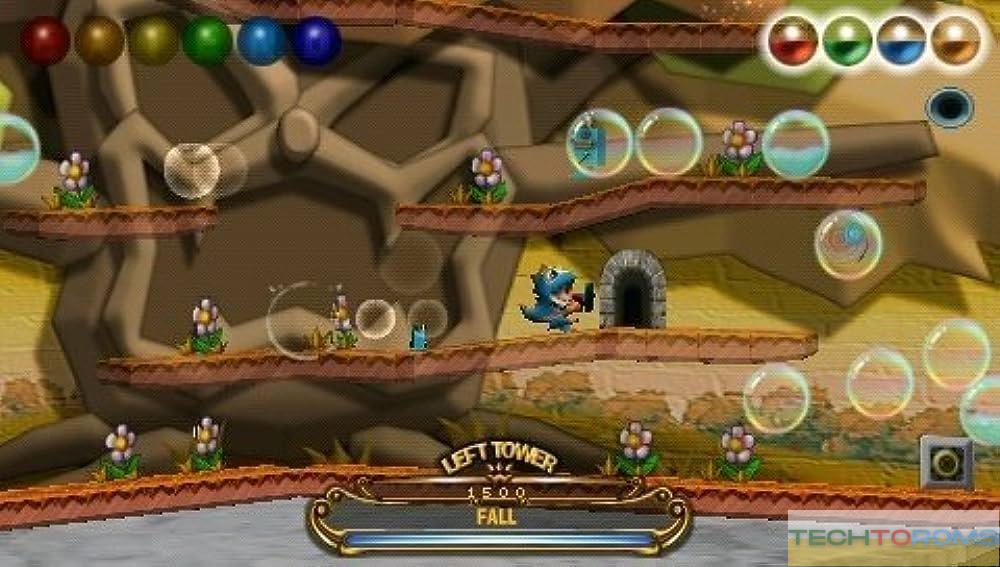
Task: Click the orange orb in the top-left row
Action: (x=99, y=41)
